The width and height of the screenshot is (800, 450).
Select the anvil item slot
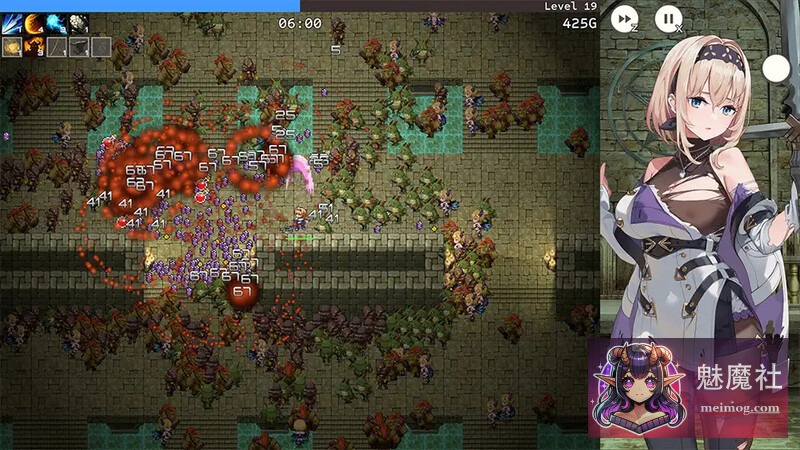(x=79, y=46)
